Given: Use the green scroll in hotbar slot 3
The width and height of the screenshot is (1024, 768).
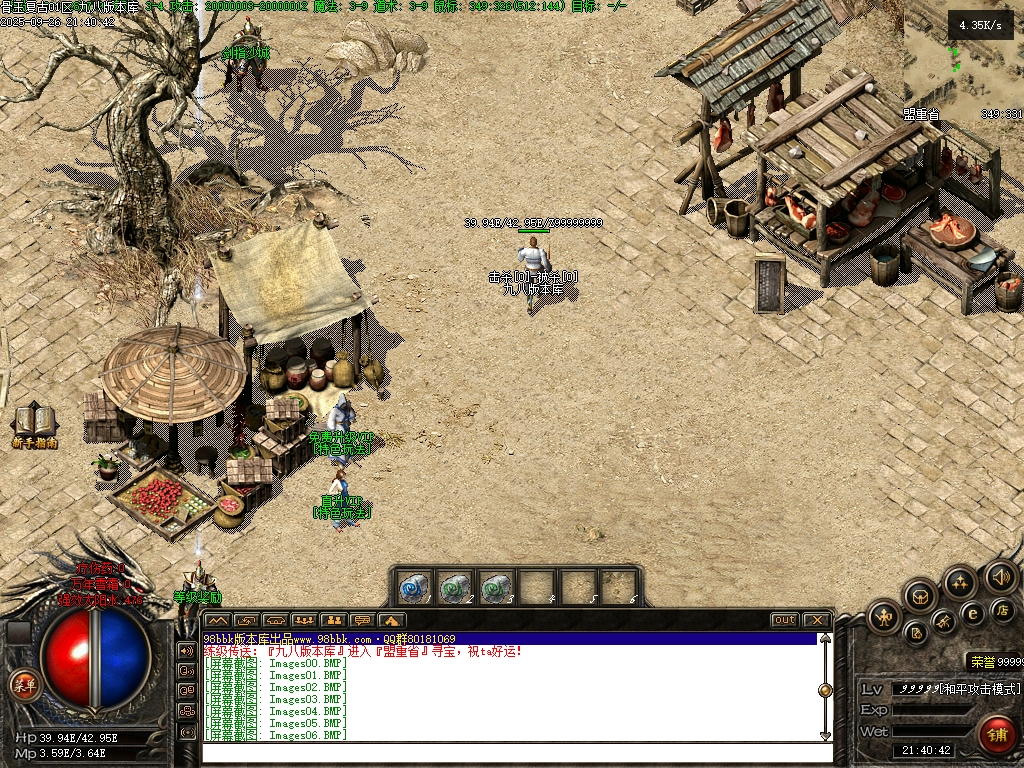Looking at the screenshot, I should (x=495, y=587).
